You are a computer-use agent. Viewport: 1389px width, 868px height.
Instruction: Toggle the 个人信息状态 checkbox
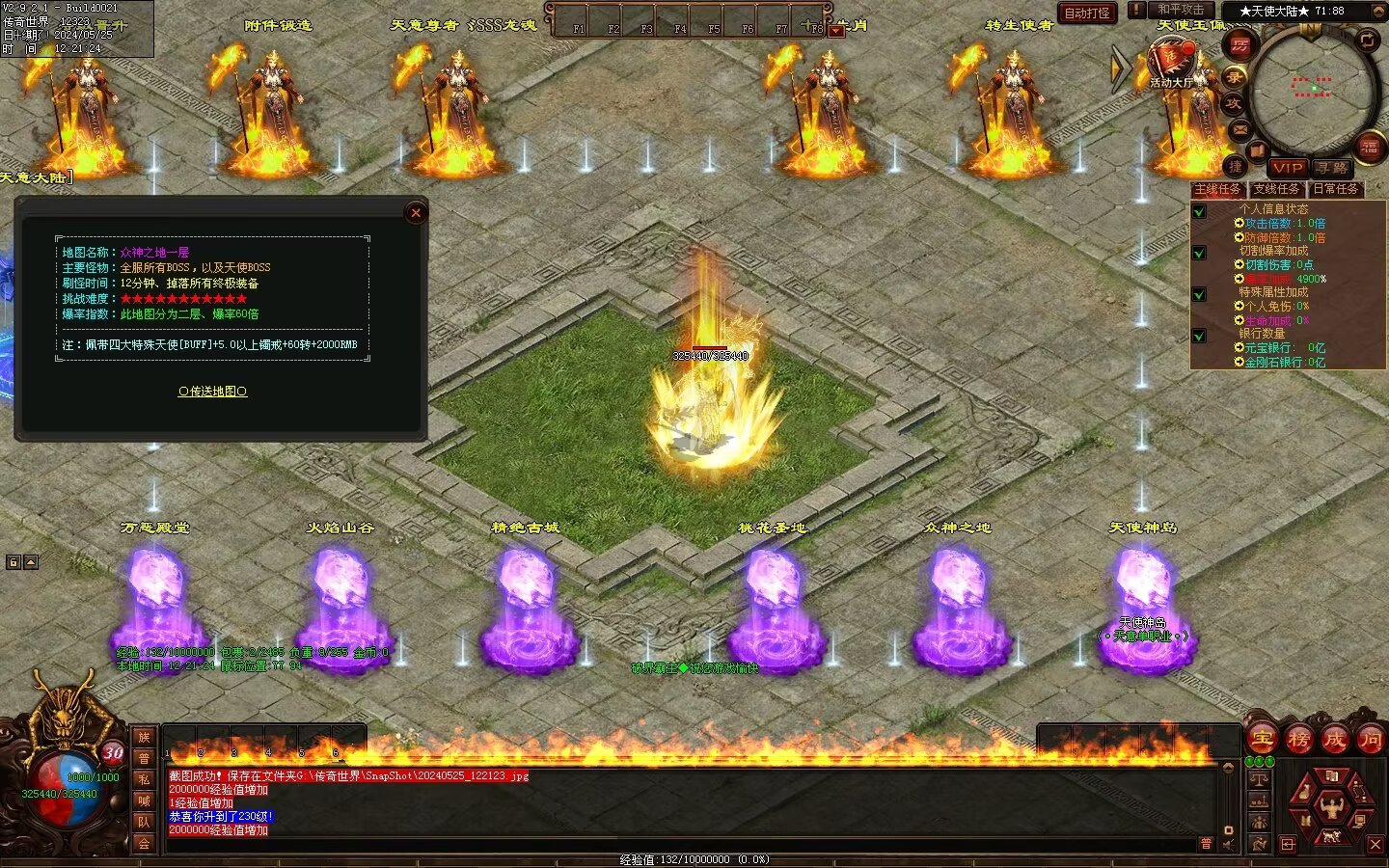1199,211
